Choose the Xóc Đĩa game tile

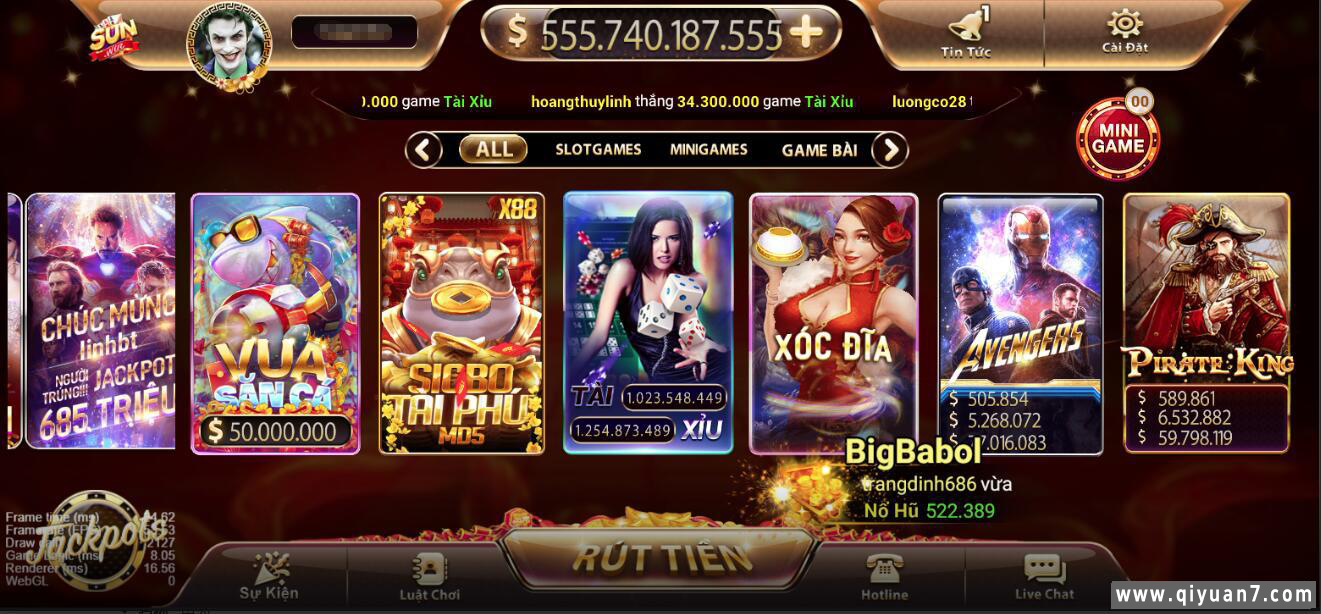pos(834,322)
